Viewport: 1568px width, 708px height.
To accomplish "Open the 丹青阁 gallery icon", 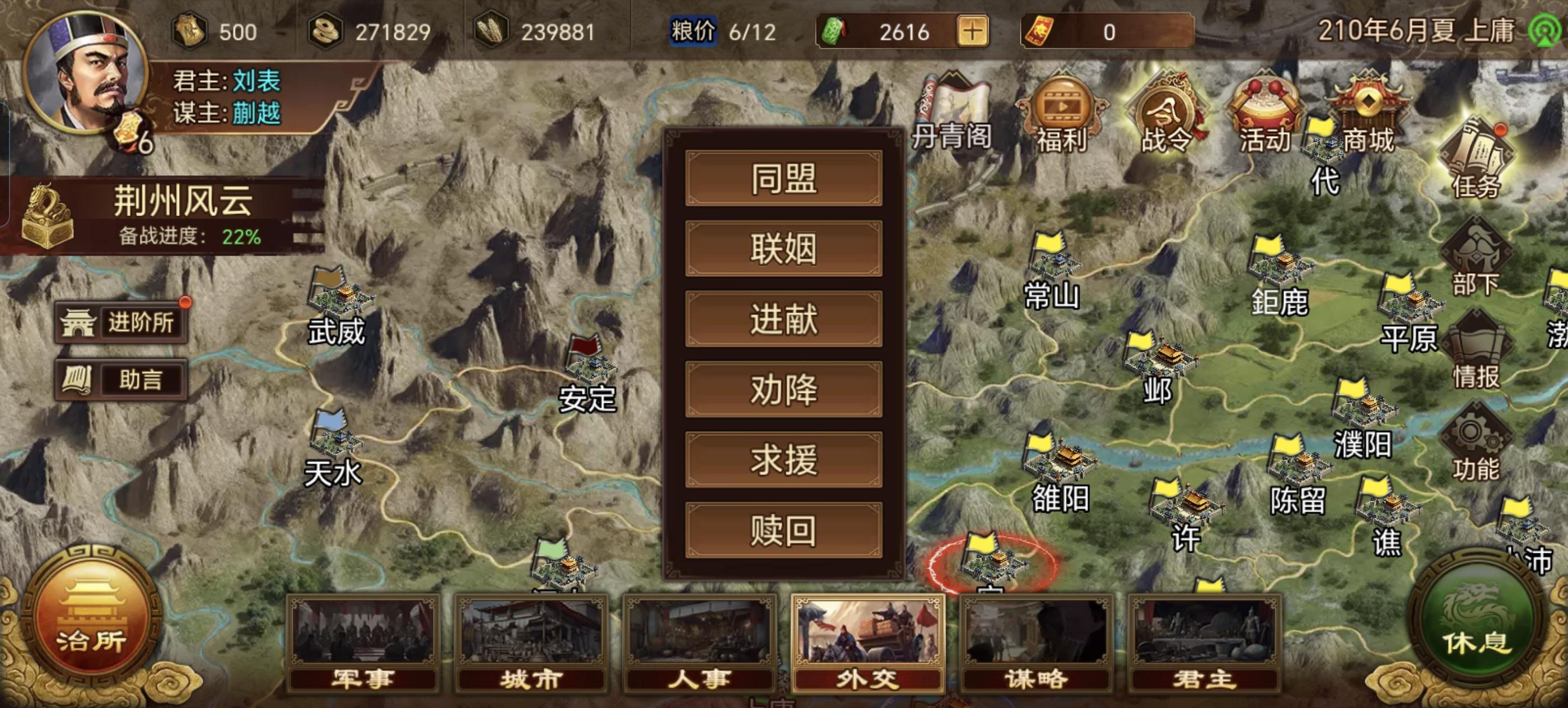I will 953,104.
